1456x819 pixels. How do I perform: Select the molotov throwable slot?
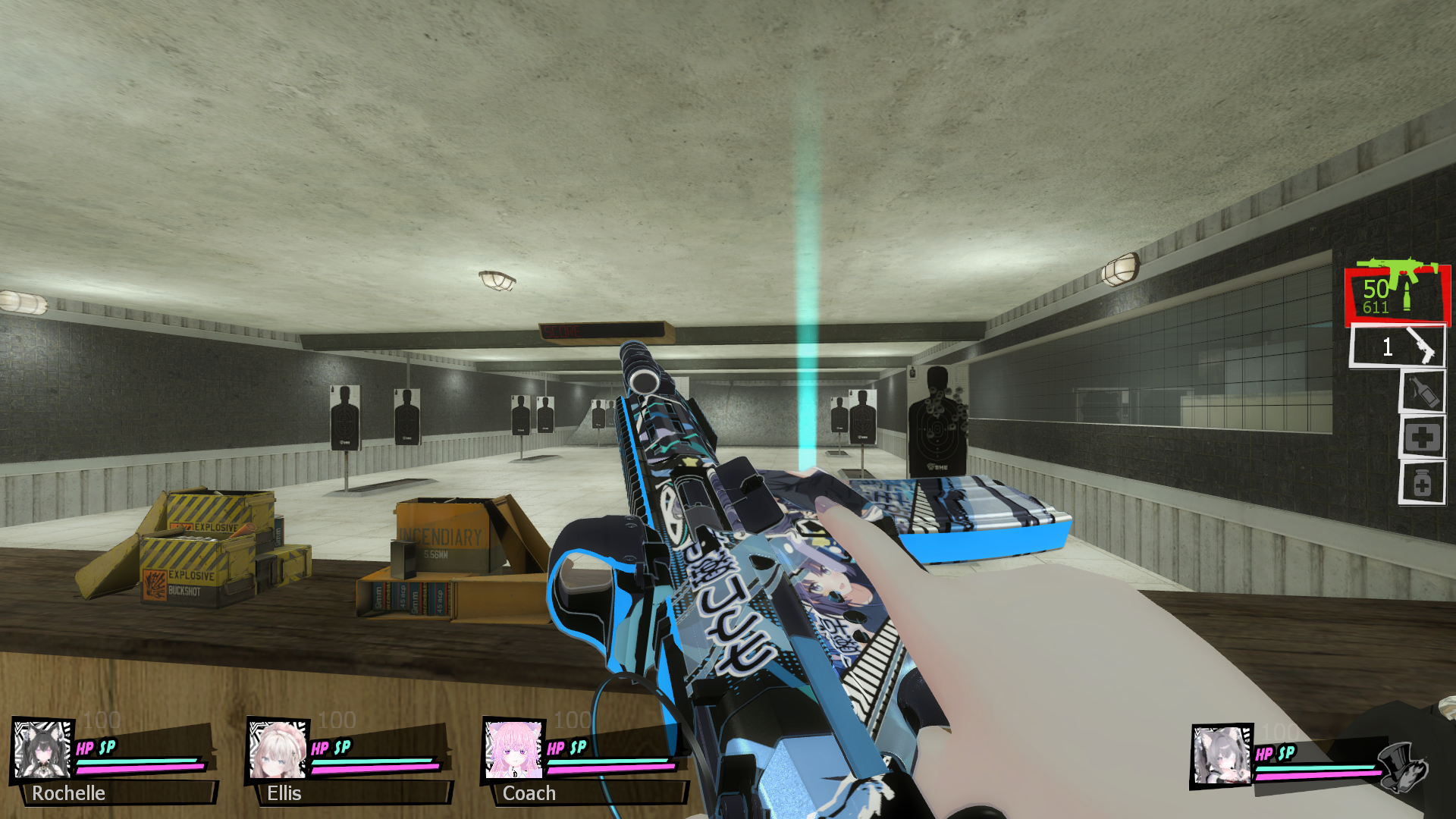pyautogui.click(x=1422, y=392)
